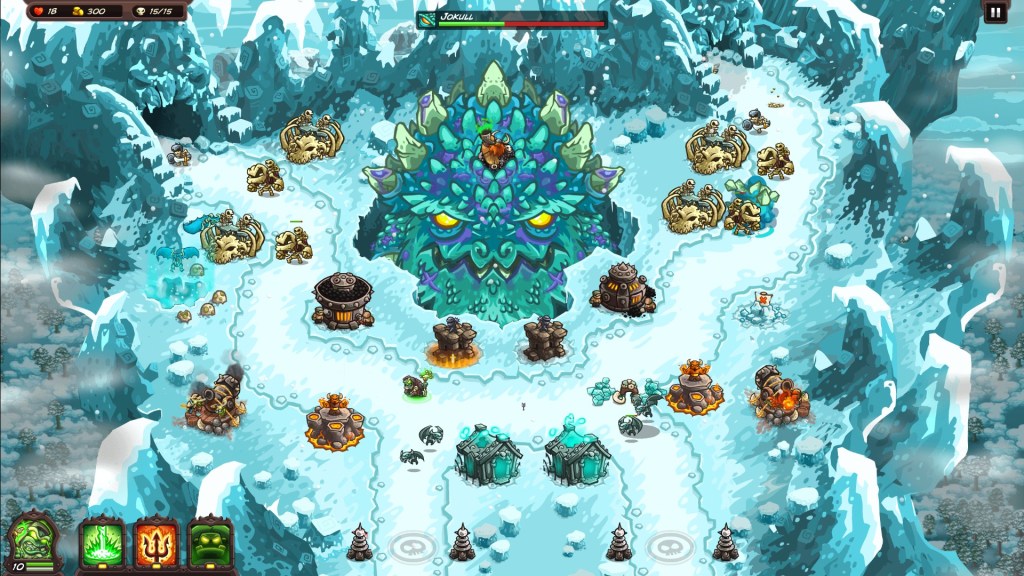The width and height of the screenshot is (1024, 576).
Task: Select the green orc hero portrait
Action: (29, 540)
